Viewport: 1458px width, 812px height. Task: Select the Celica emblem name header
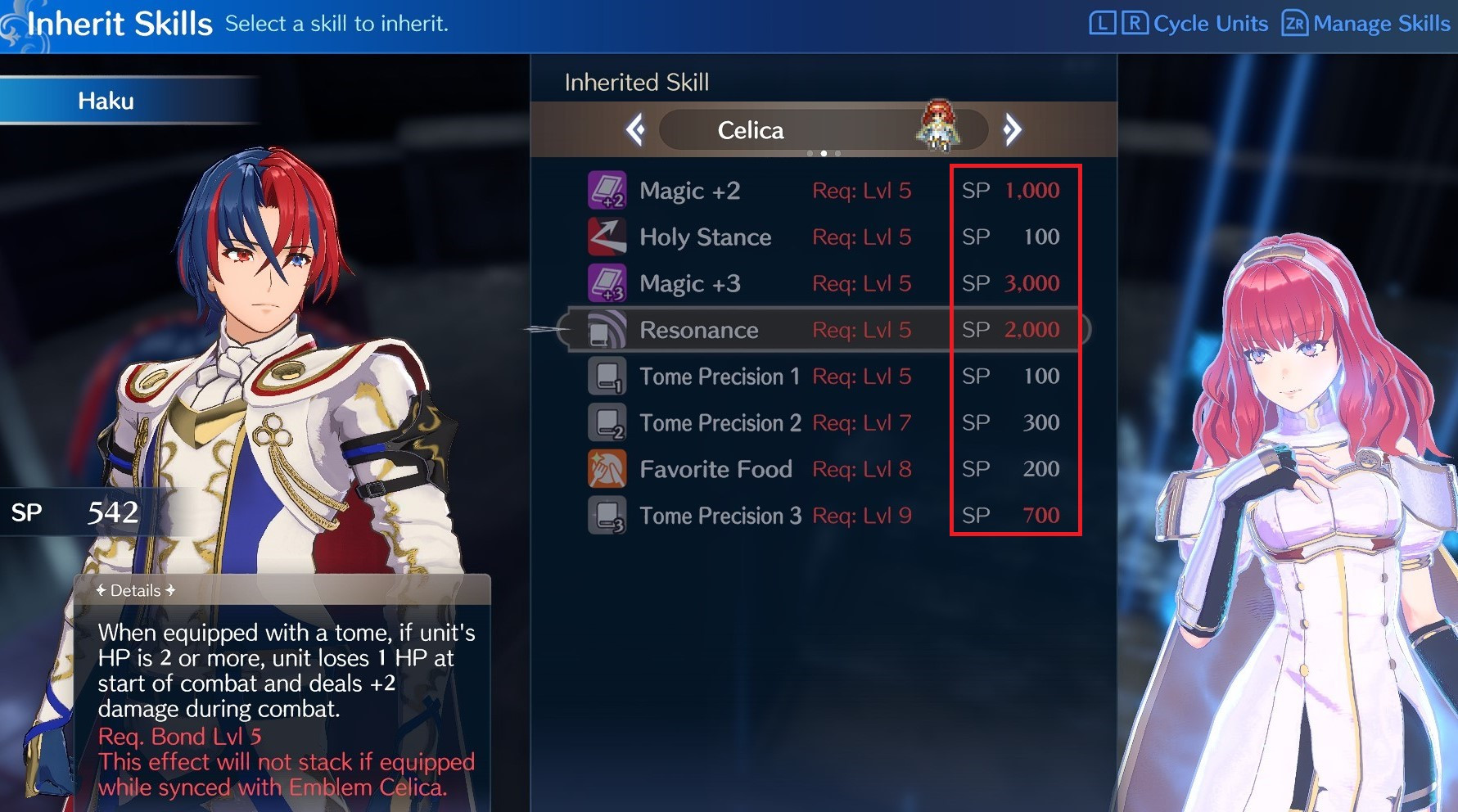pyautogui.click(x=750, y=129)
